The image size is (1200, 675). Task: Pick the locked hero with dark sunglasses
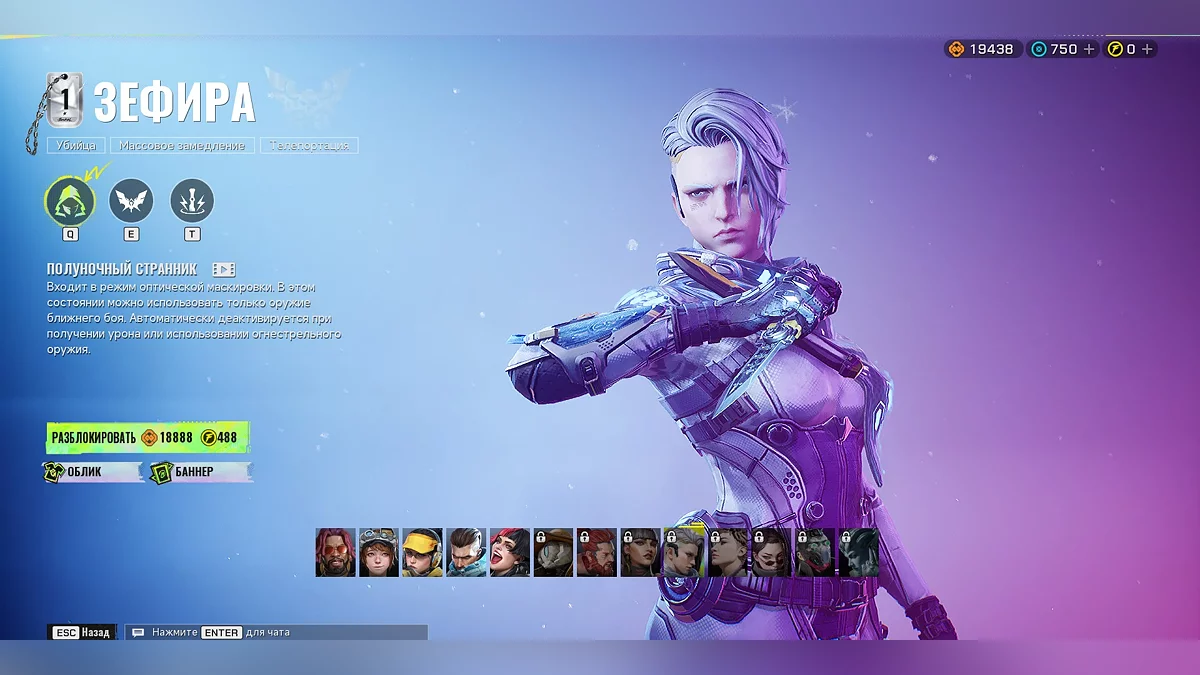tap(771, 553)
